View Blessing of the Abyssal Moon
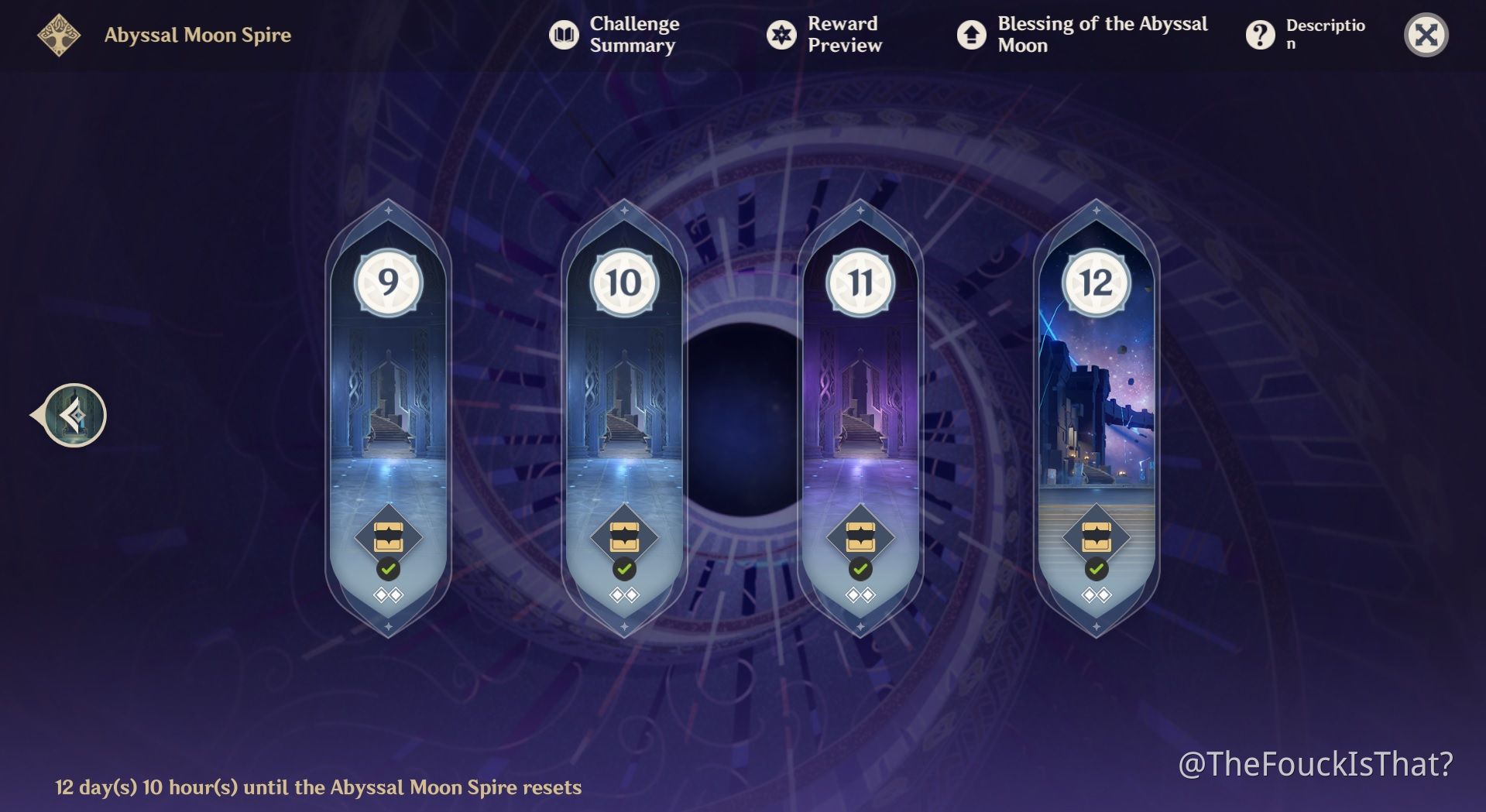Viewport: 1486px width, 812px height. pyautogui.click(x=1083, y=35)
